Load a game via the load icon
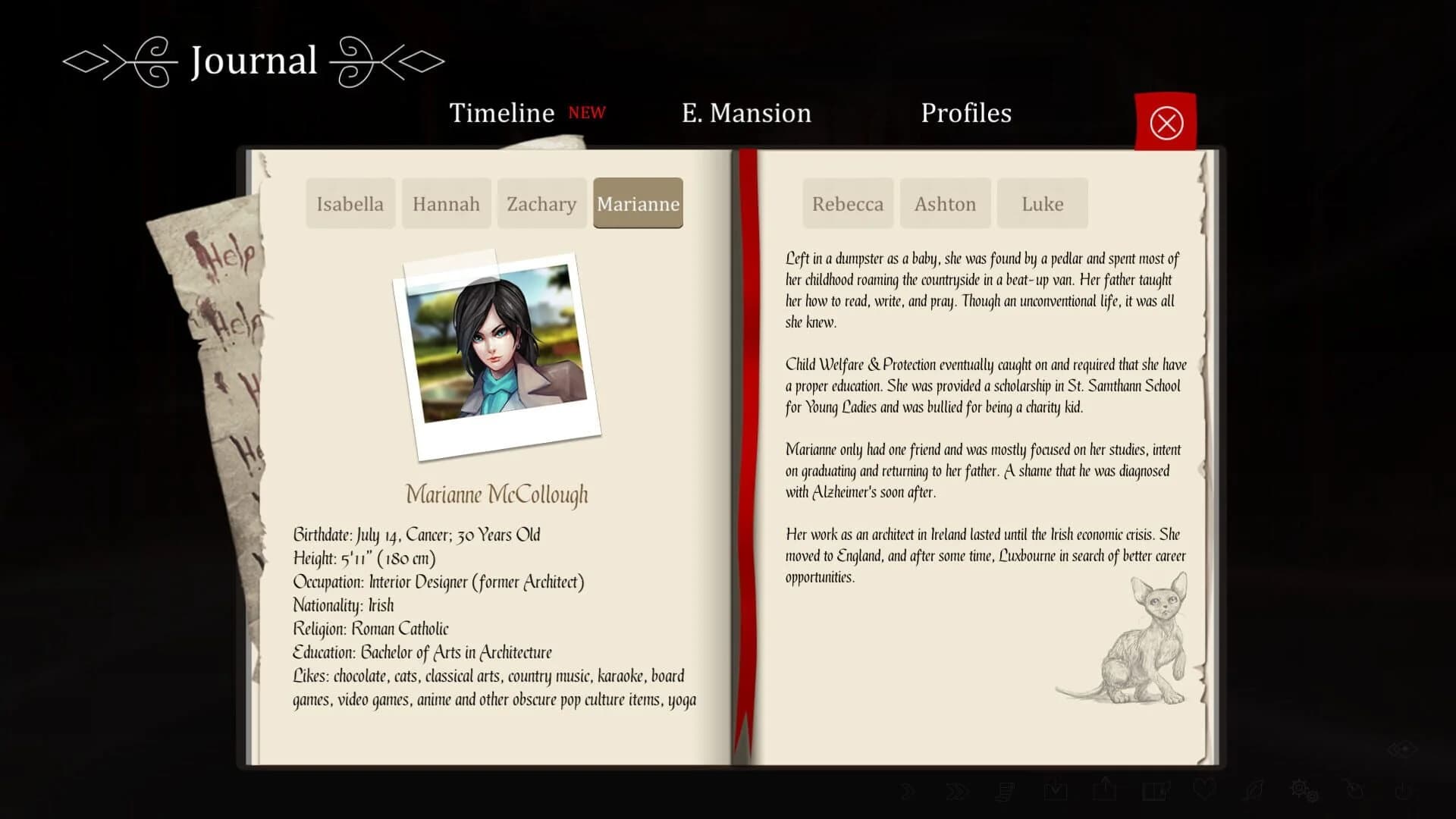 1104,792
